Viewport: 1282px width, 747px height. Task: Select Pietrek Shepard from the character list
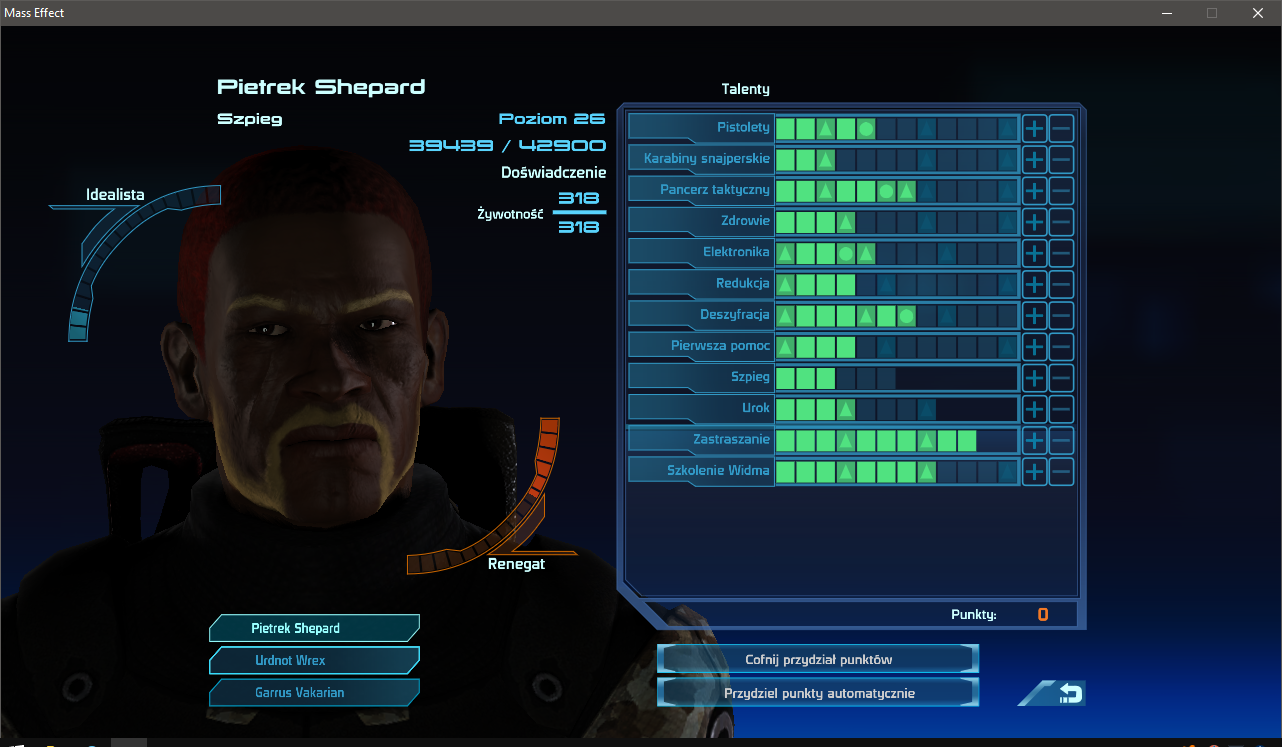tap(314, 628)
